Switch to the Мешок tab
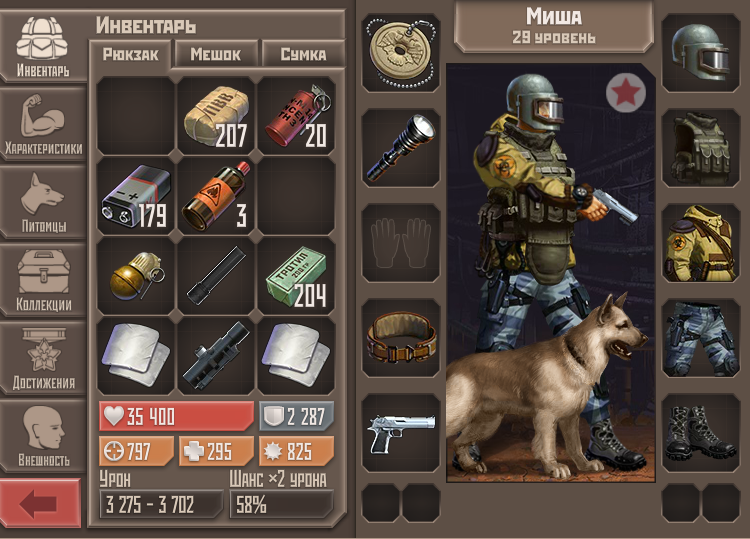 coord(216,54)
